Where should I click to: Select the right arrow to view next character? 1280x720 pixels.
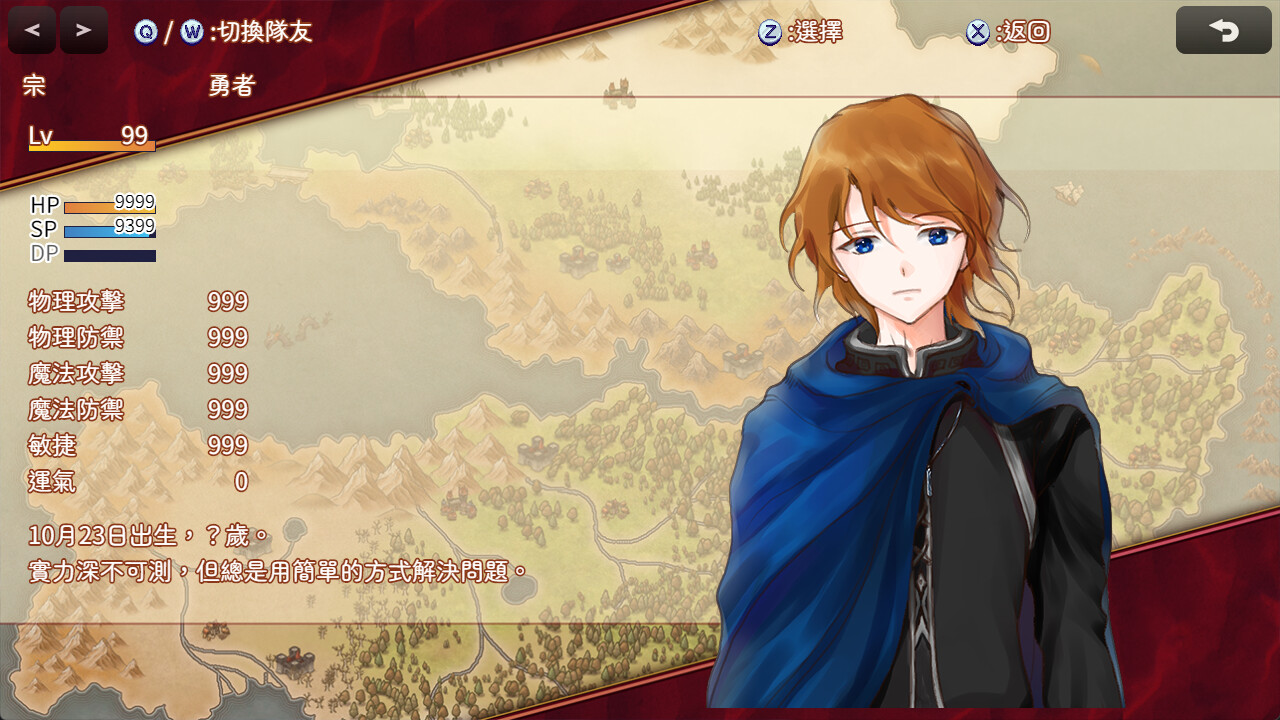[83, 29]
